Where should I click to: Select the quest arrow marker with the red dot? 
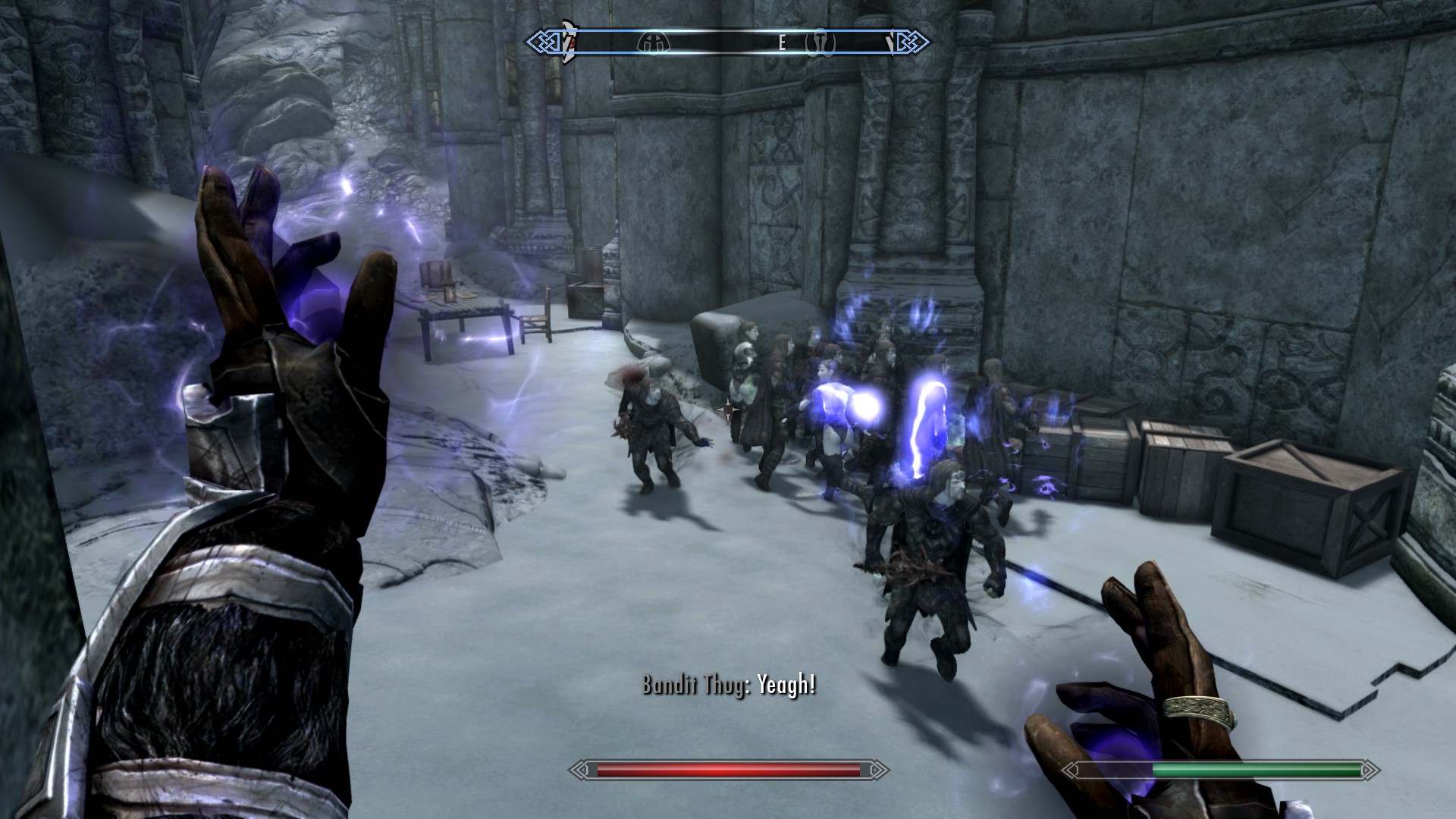[567, 42]
